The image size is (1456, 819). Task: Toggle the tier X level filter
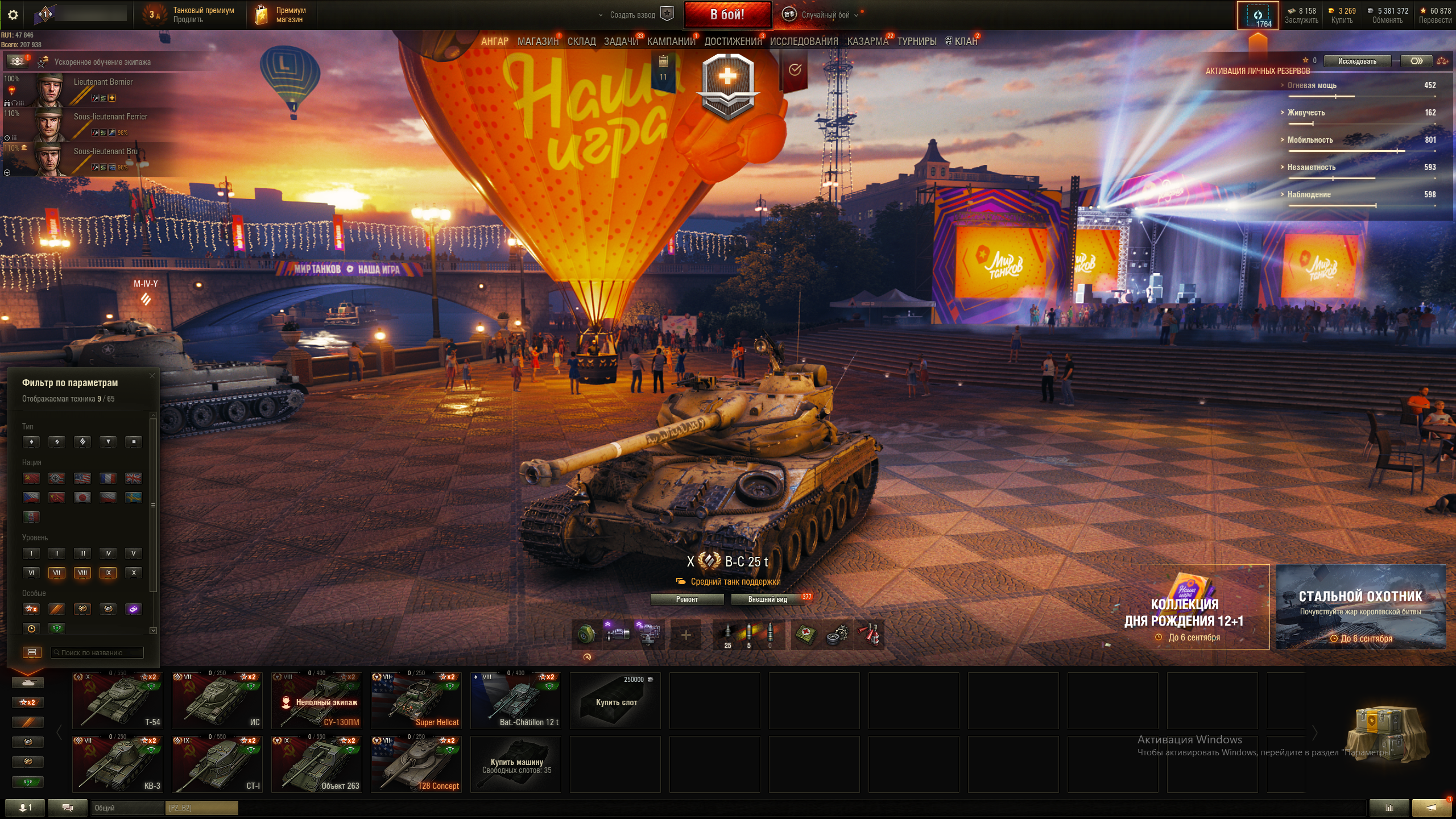134,573
